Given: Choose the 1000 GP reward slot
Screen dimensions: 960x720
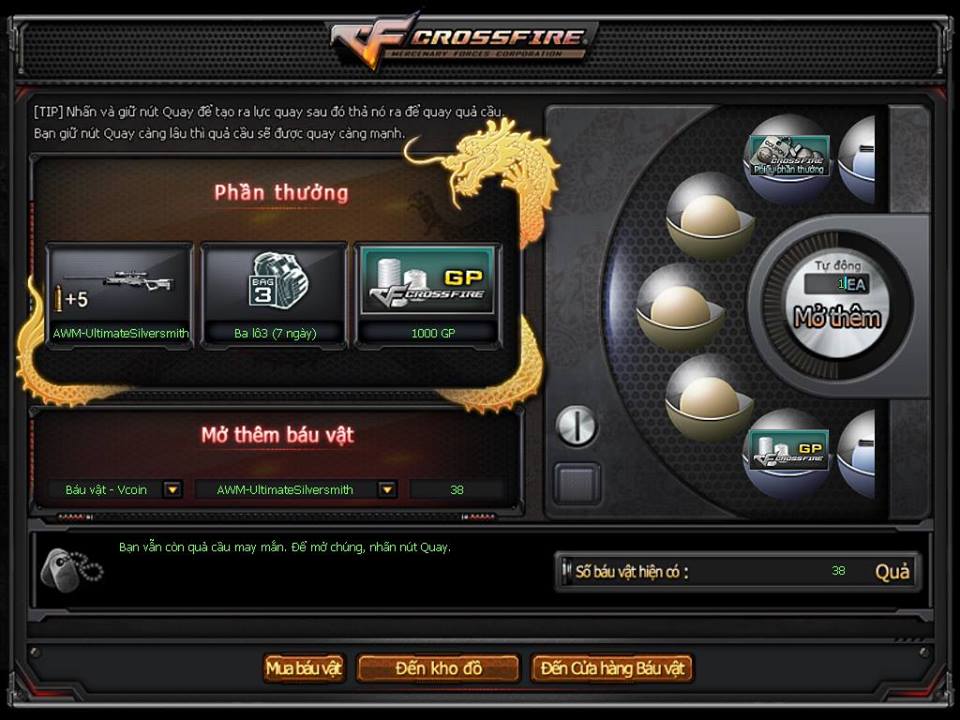Looking at the screenshot, I should tap(428, 294).
